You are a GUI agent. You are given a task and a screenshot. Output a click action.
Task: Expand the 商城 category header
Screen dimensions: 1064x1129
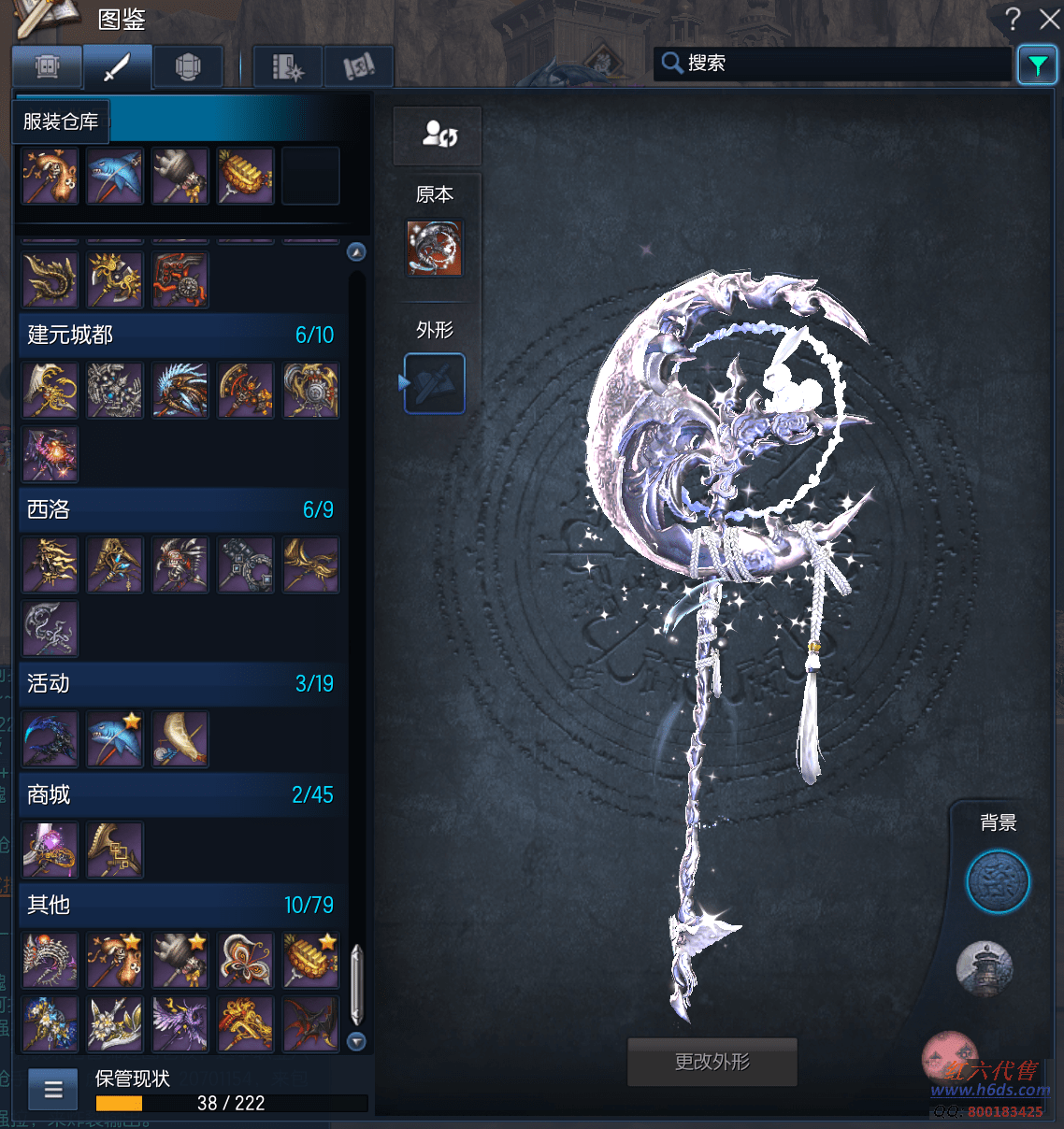click(x=180, y=794)
